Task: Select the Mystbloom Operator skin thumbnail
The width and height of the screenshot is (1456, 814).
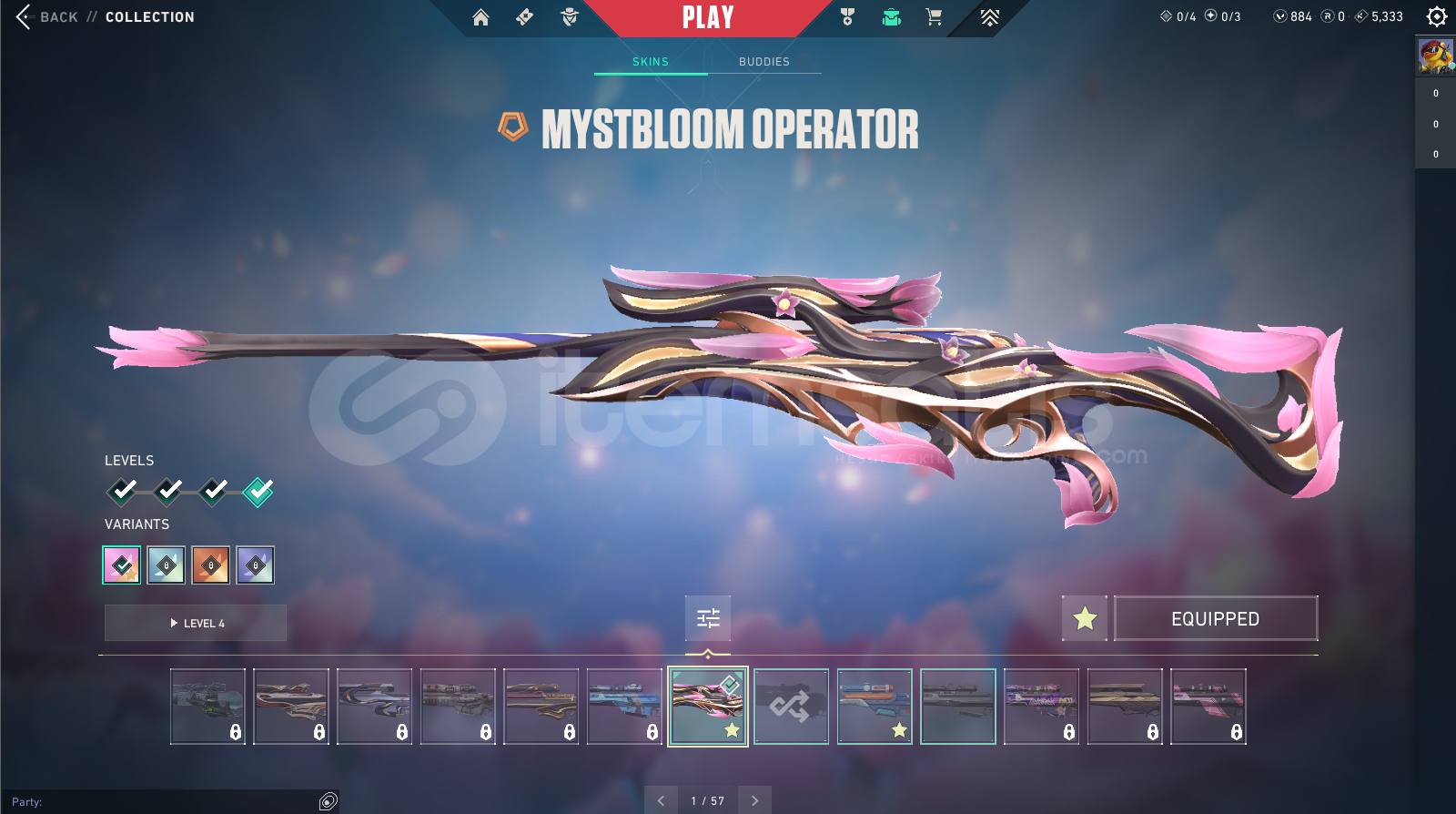Action: pyautogui.click(x=708, y=707)
